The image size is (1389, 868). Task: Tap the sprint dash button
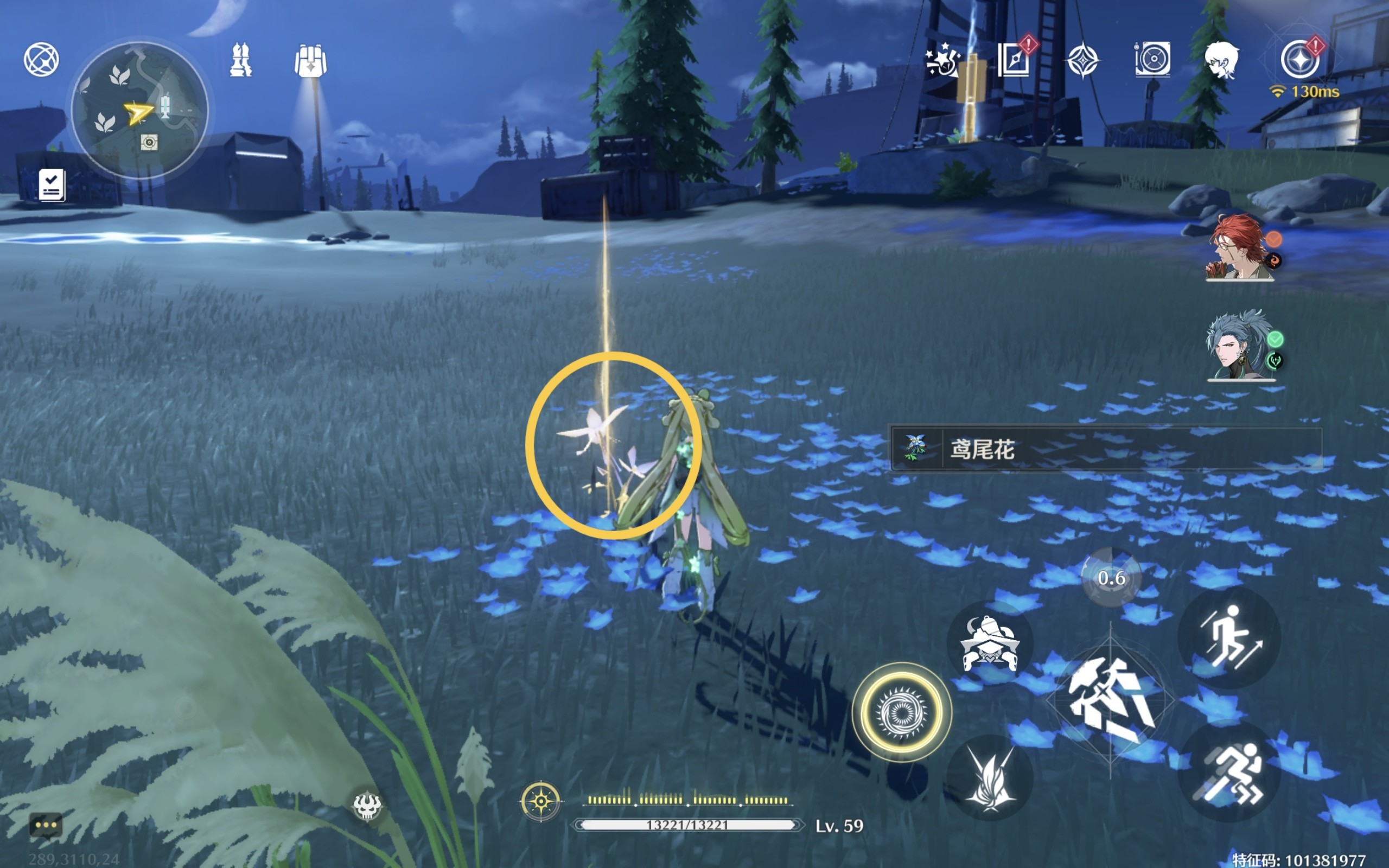1228,771
